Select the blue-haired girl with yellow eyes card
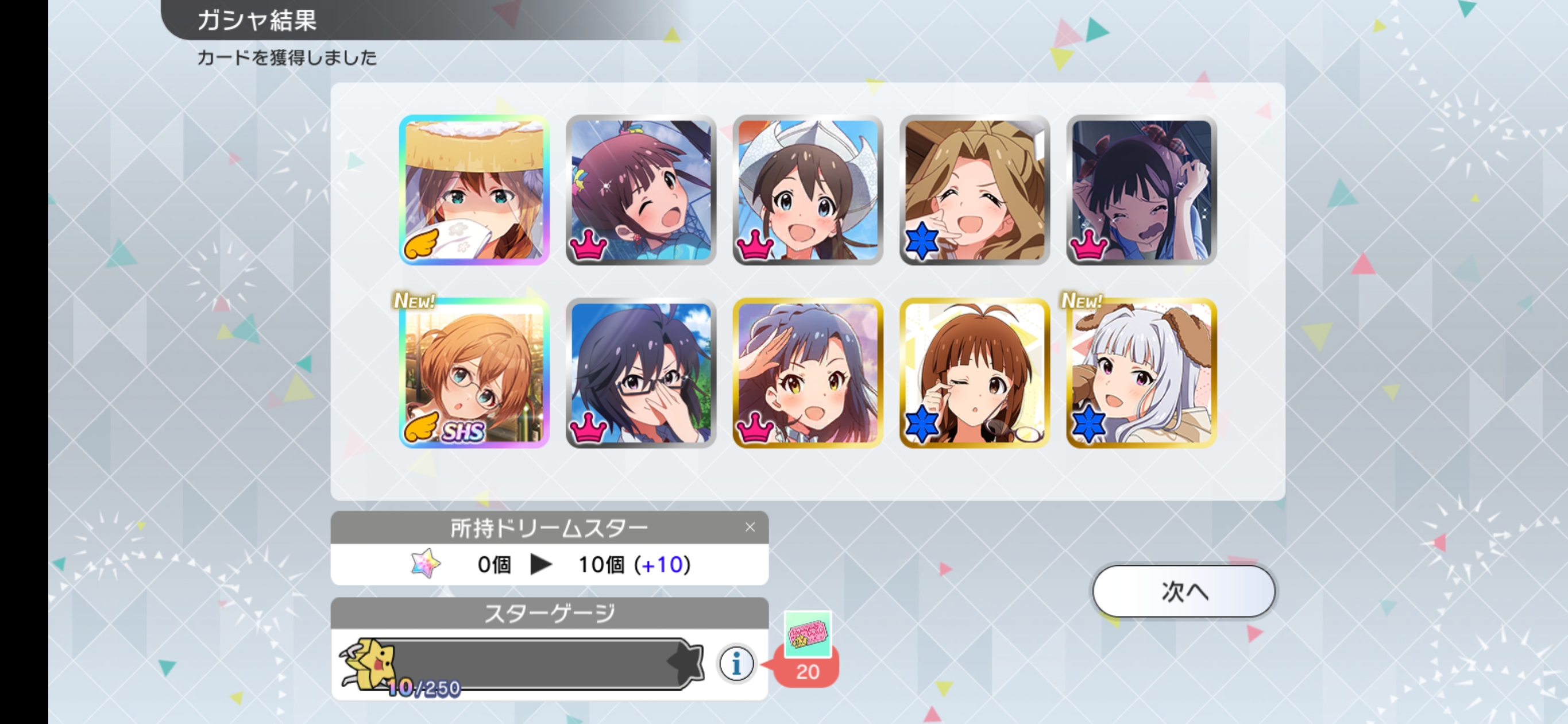Screen dimensions: 1568x724 [x=807, y=373]
